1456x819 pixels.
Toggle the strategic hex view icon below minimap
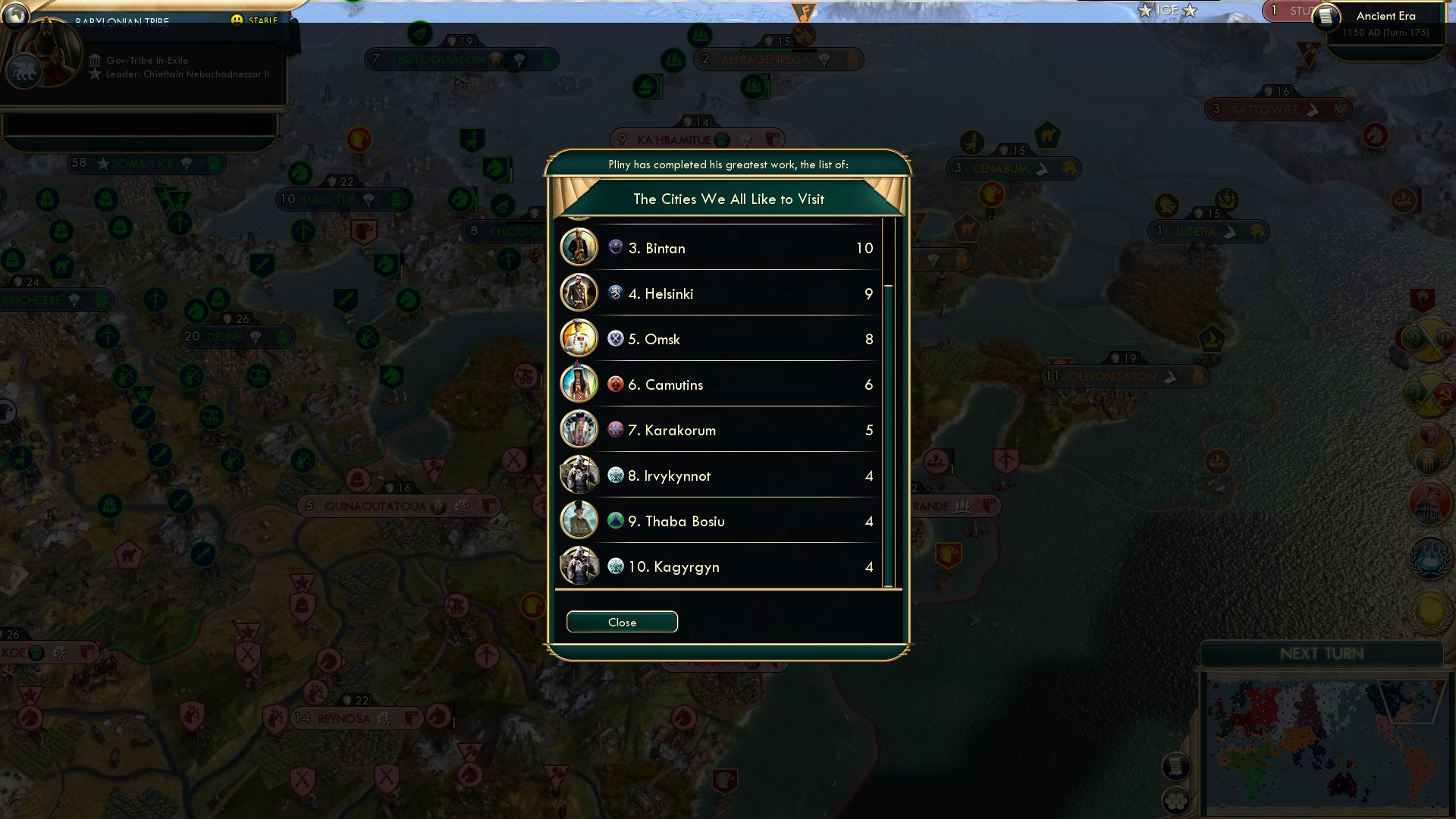pyautogui.click(x=1177, y=802)
